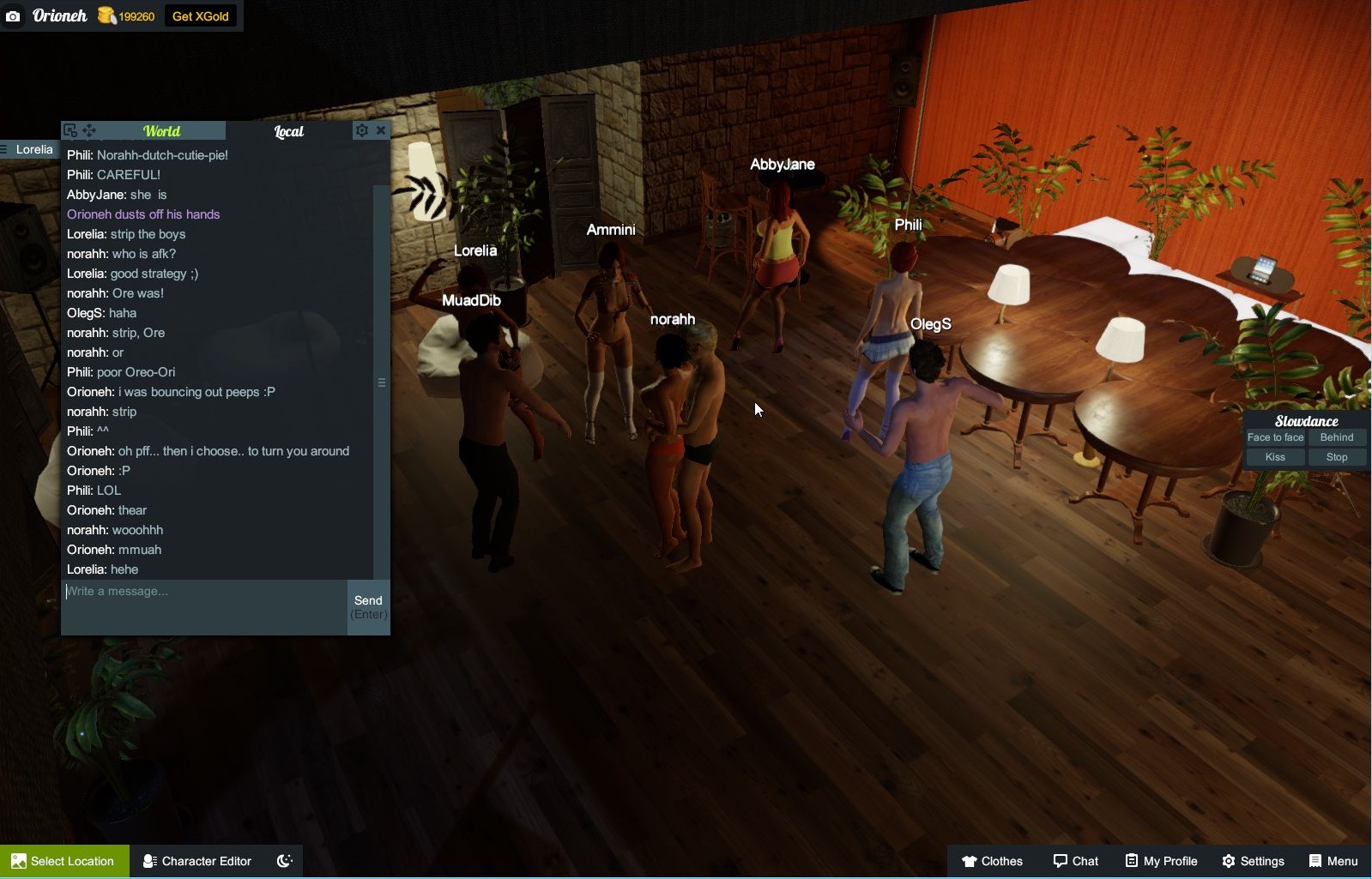
Task: Switch to the World chat tab
Action: coord(162,130)
